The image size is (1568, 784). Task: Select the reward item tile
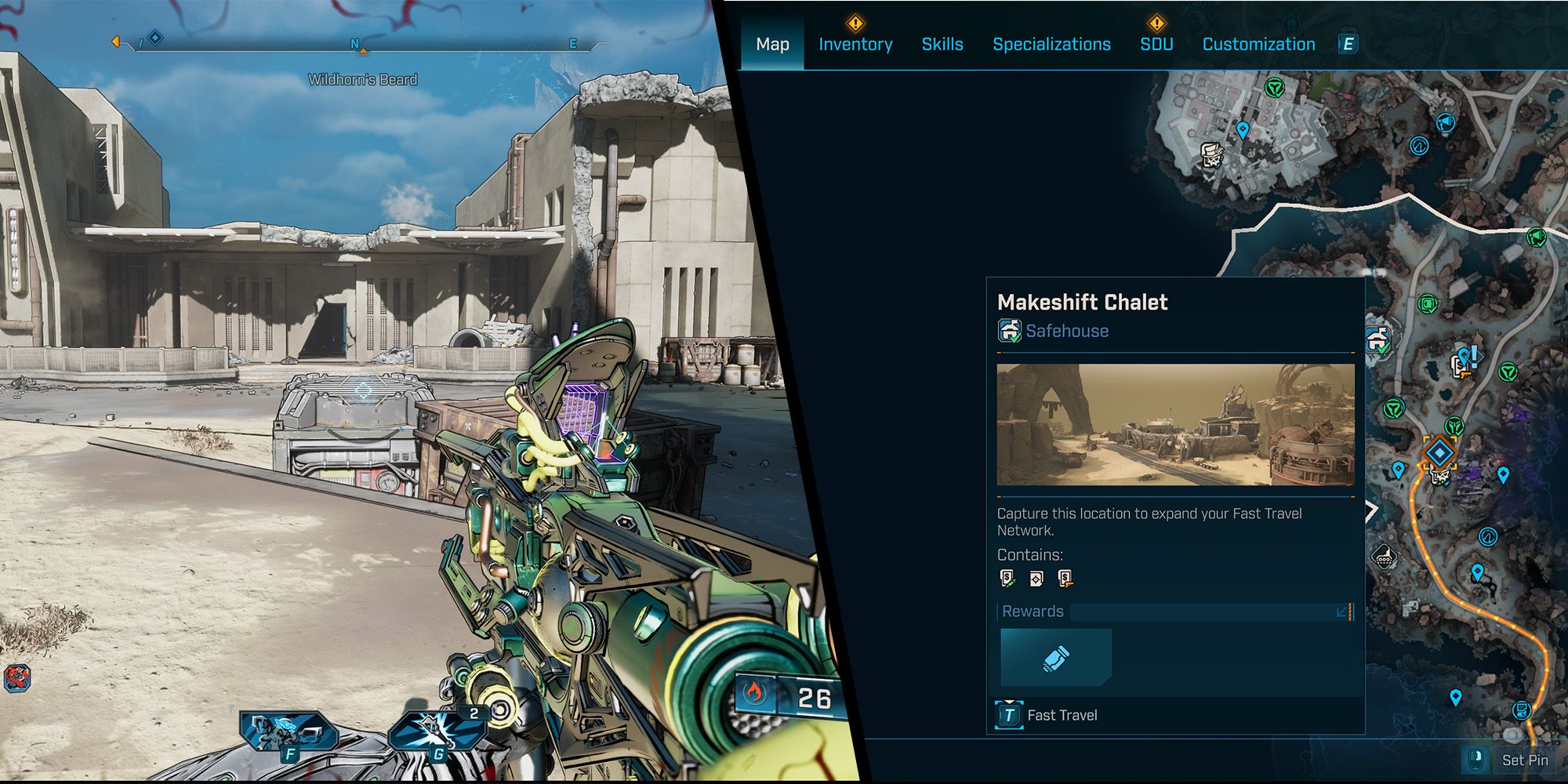coord(1056,658)
